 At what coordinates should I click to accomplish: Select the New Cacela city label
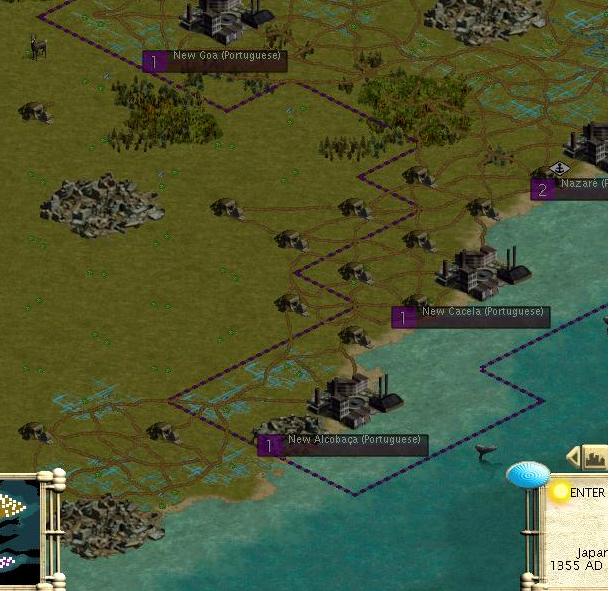[471, 317]
